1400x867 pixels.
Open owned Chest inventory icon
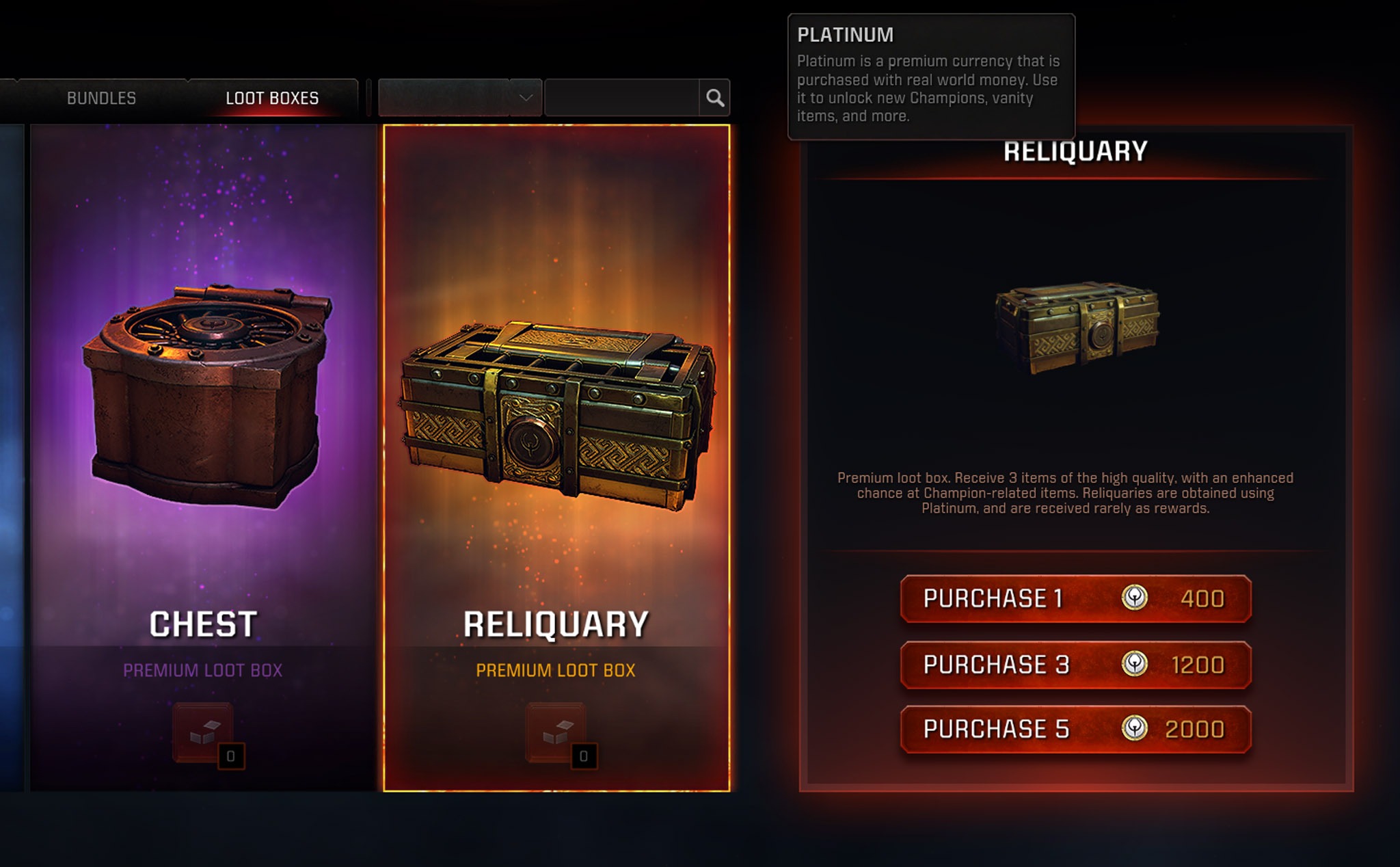click(203, 732)
